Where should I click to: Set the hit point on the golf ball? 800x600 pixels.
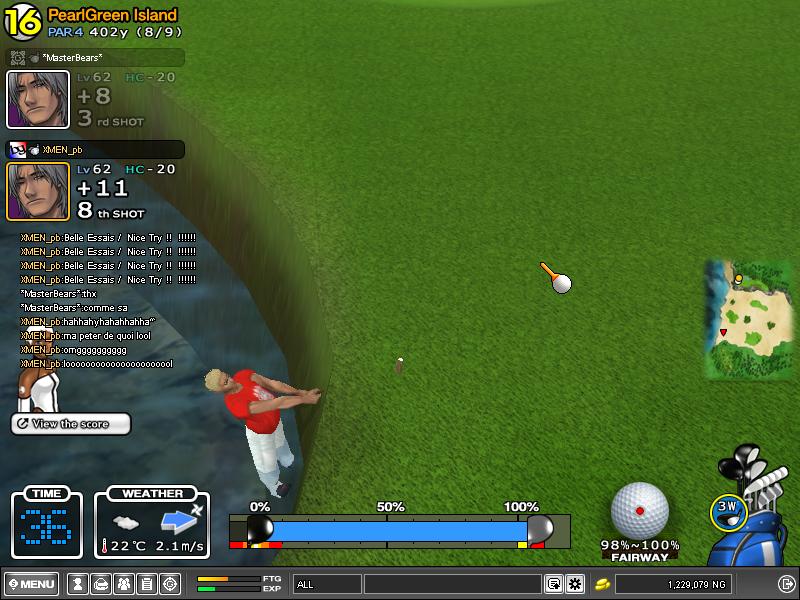pyautogui.click(x=639, y=510)
